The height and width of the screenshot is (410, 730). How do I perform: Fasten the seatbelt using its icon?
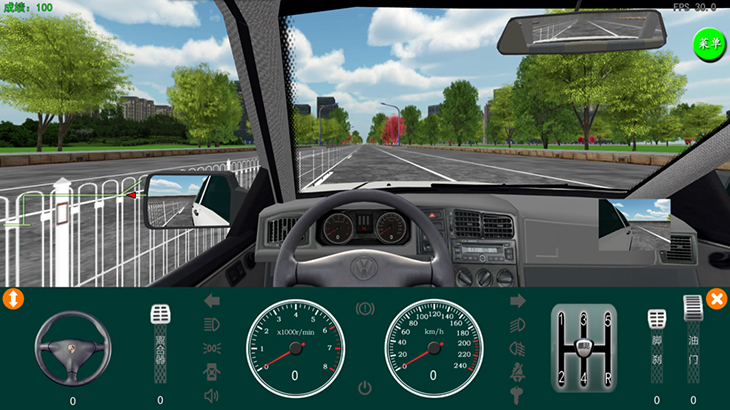518,372
